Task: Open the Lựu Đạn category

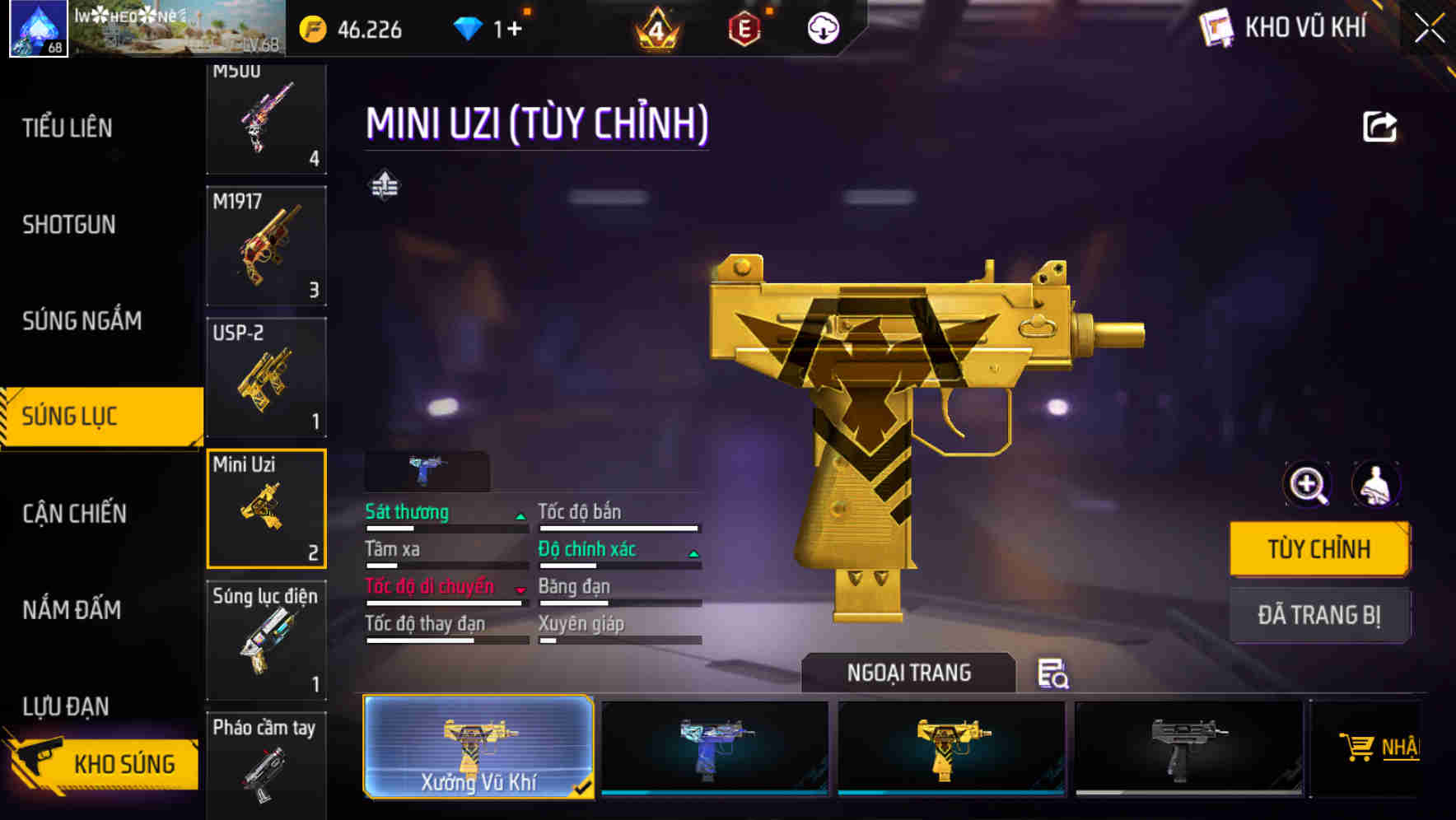Action: coord(66,706)
